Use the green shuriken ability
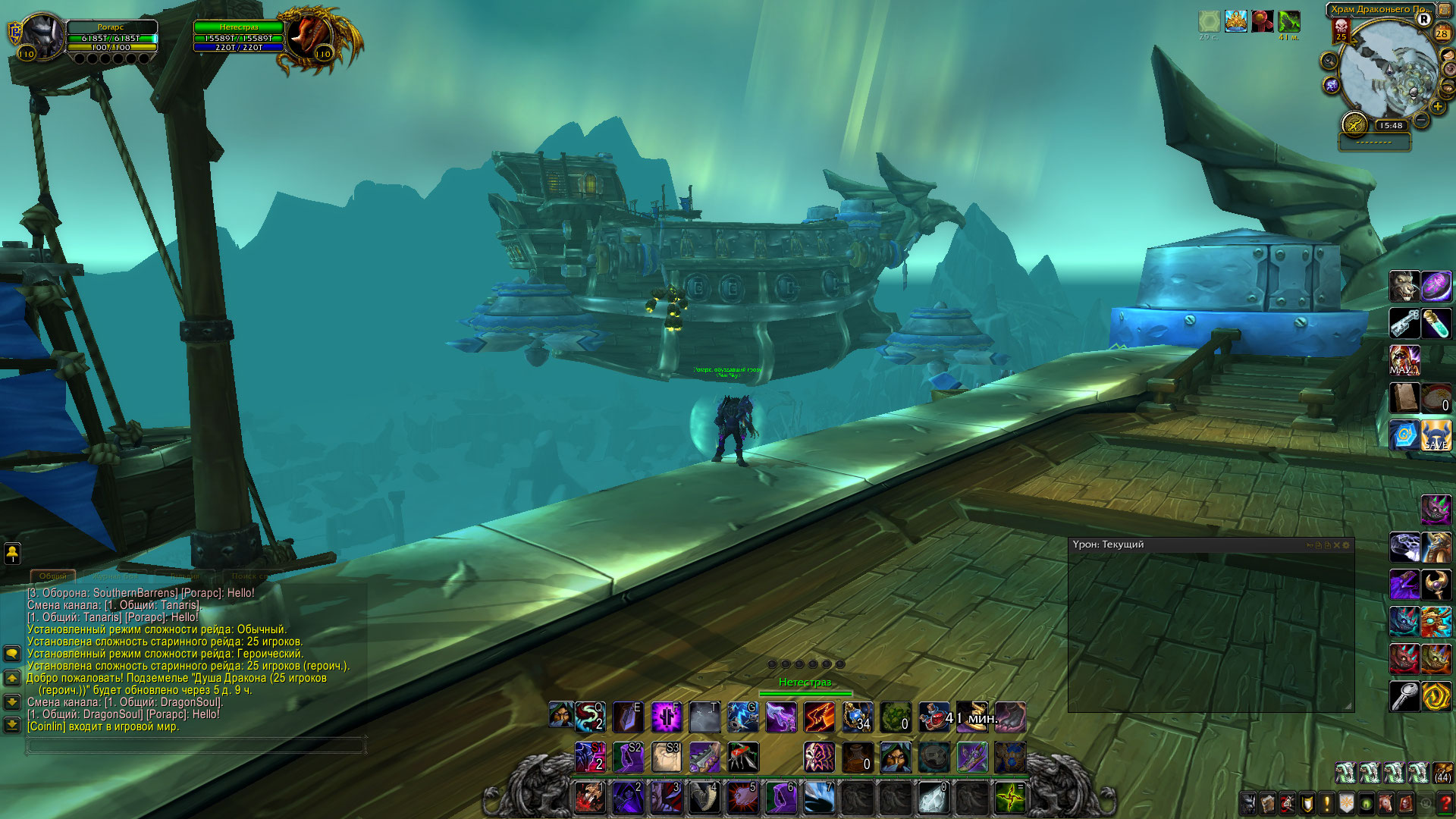 click(1010, 798)
